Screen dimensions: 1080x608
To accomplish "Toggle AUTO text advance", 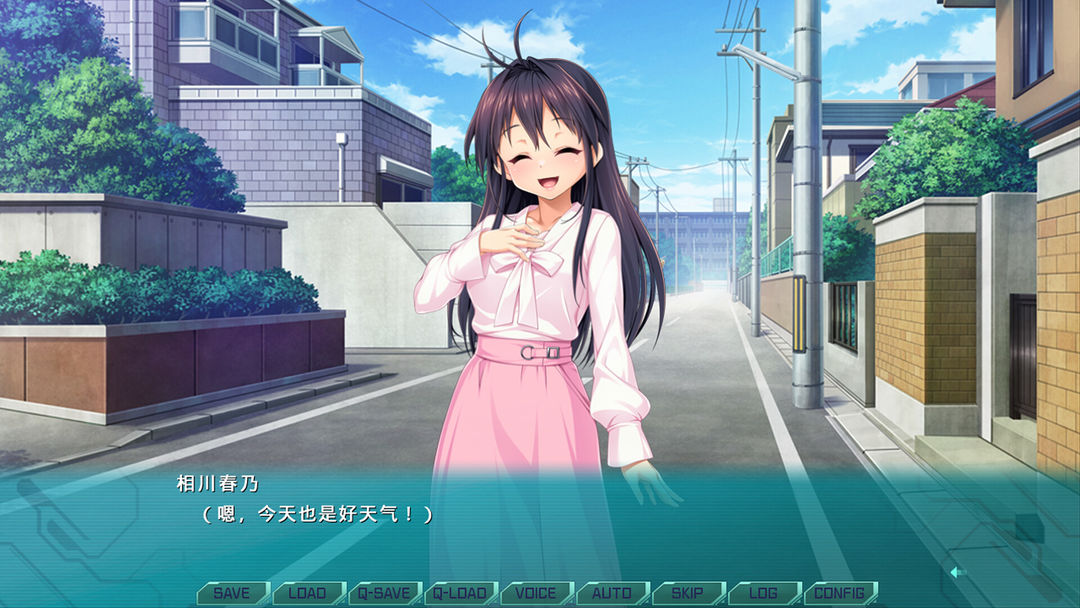I will point(612,593).
